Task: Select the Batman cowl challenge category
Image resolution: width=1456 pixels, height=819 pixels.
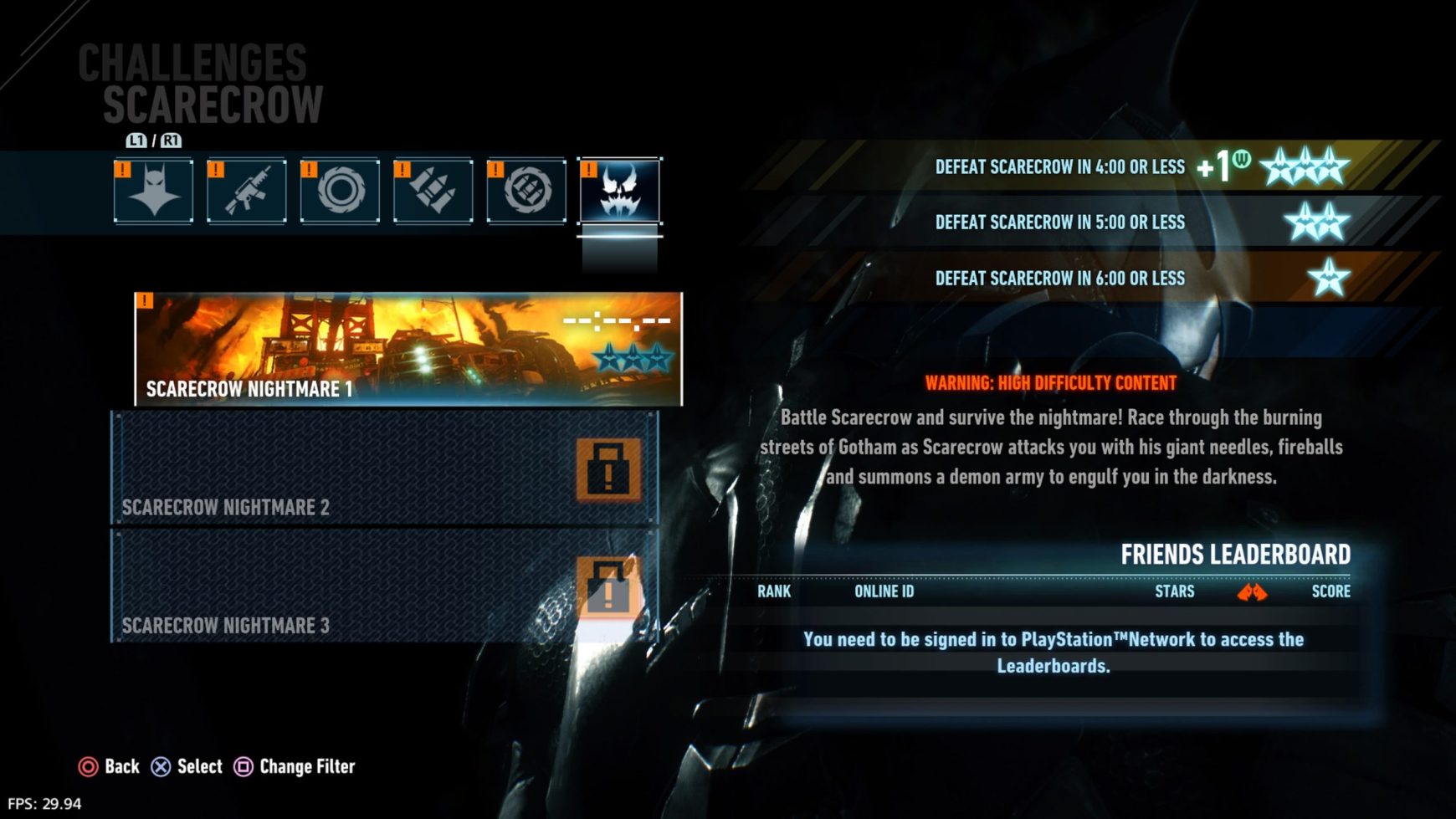Action: click(x=154, y=191)
